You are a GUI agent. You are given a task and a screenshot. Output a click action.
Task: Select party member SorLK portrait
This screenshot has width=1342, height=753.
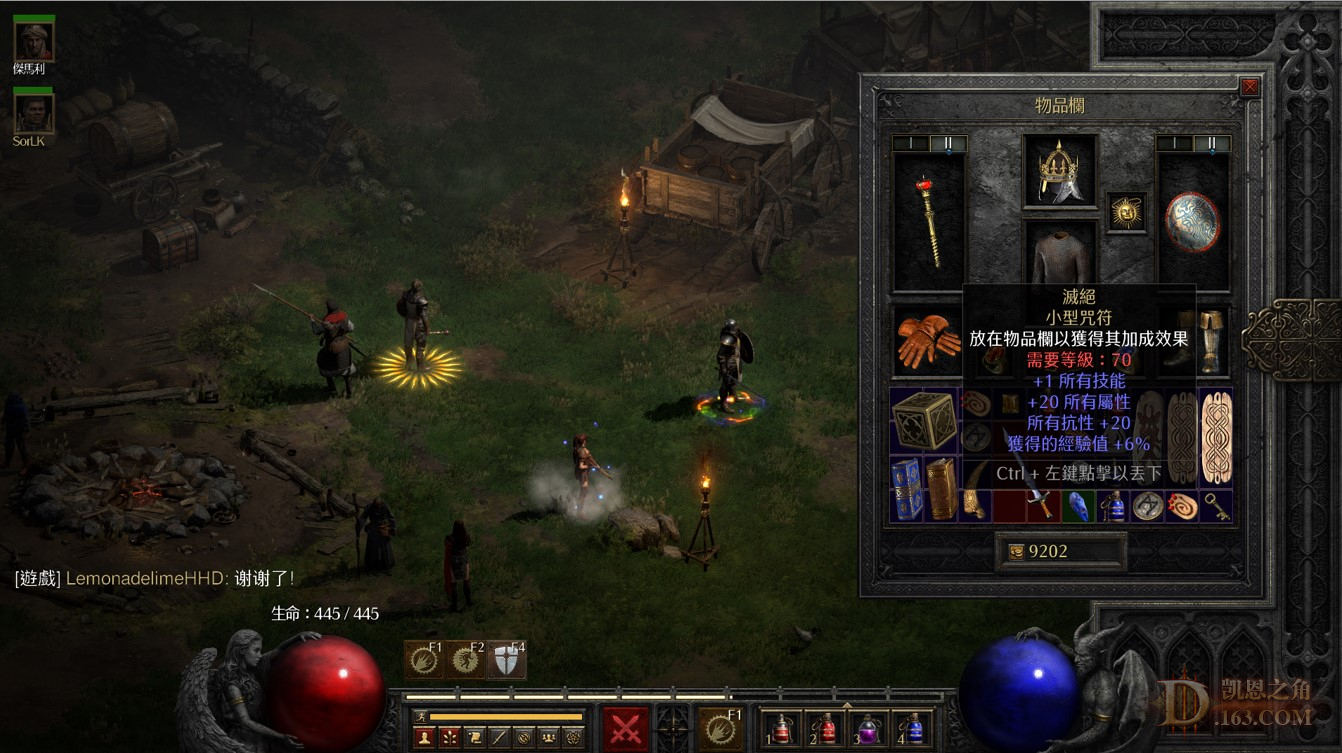pos(33,112)
